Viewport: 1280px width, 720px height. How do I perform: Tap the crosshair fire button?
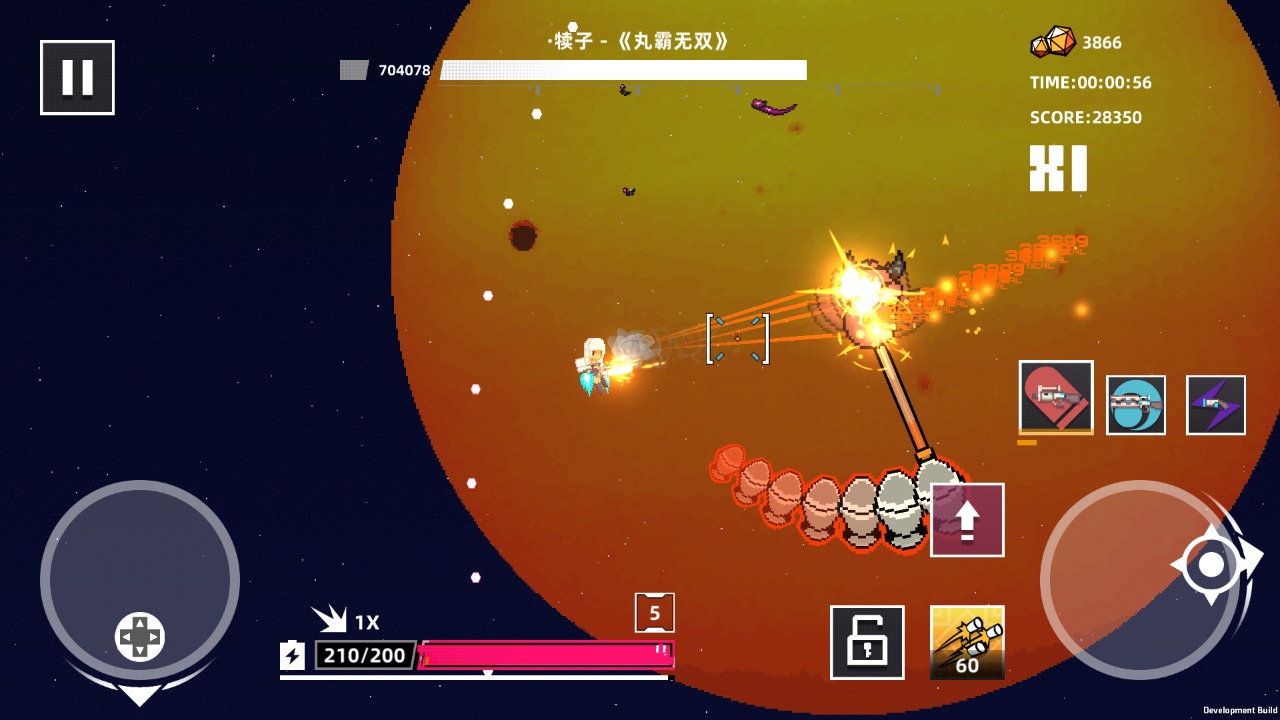[x=1211, y=565]
